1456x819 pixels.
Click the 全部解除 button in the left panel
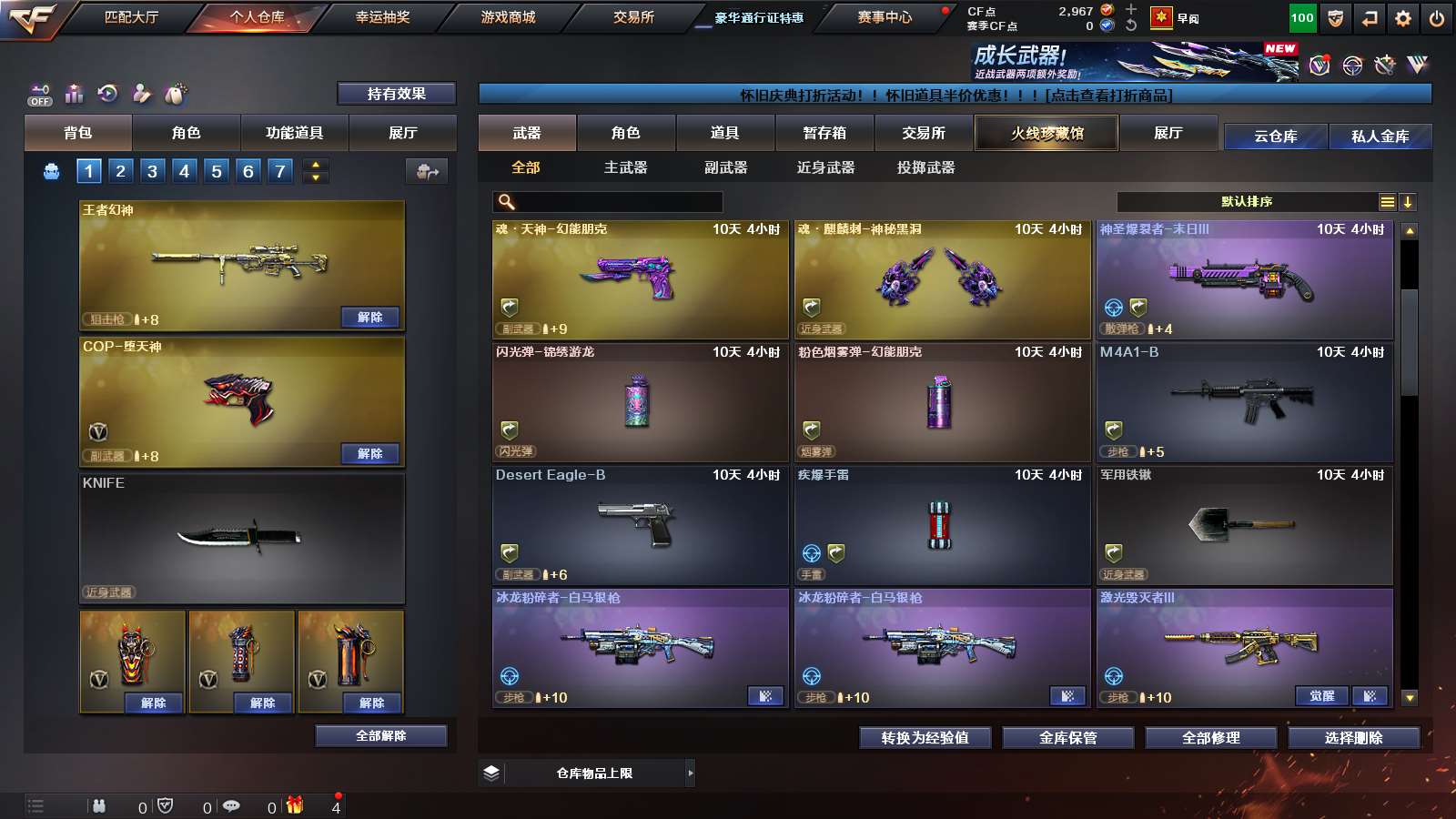(x=379, y=734)
